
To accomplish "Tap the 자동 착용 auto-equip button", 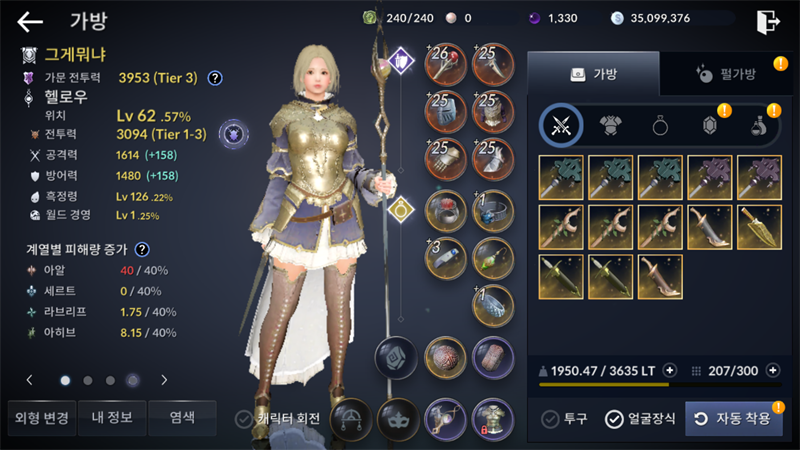I will [x=733, y=418].
